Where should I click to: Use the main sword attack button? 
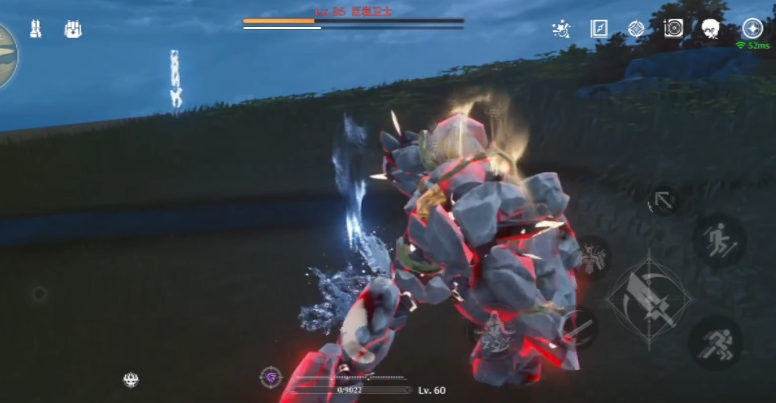coord(650,298)
